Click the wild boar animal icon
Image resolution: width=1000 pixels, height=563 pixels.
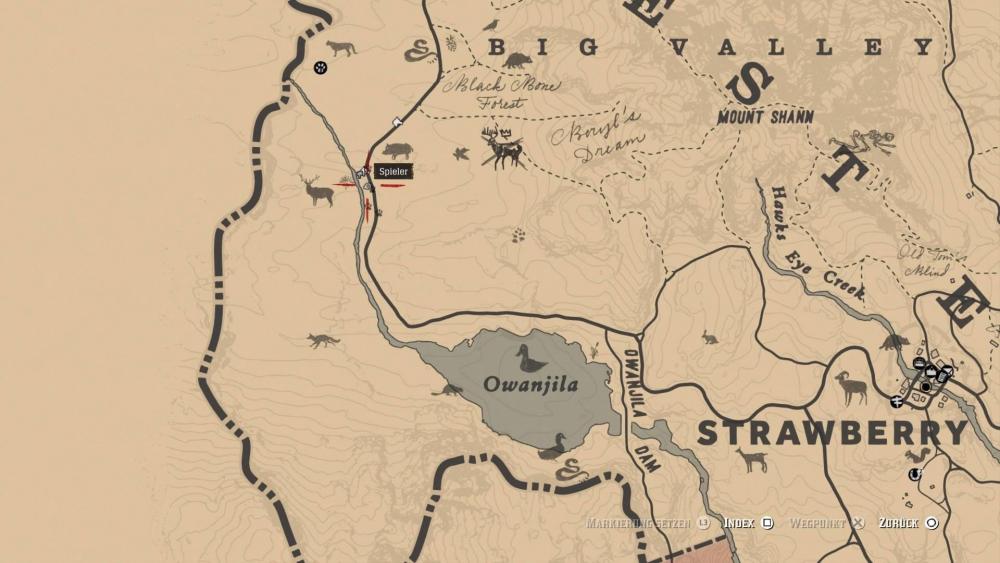[x=397, y=151]
